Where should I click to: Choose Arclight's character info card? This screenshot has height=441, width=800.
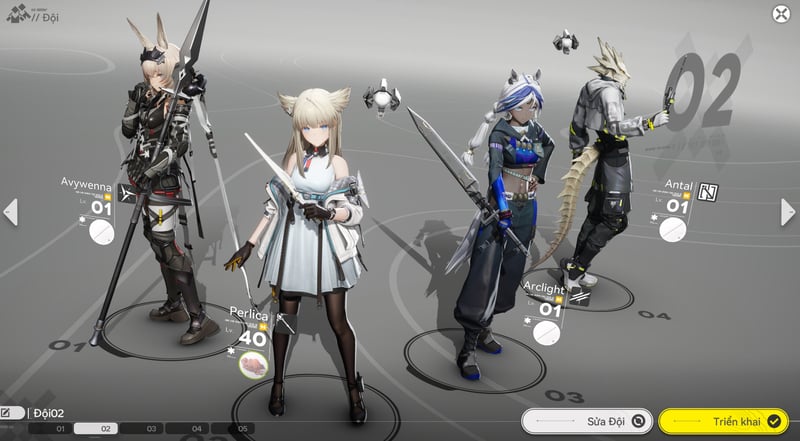click(x=545, y=312)
